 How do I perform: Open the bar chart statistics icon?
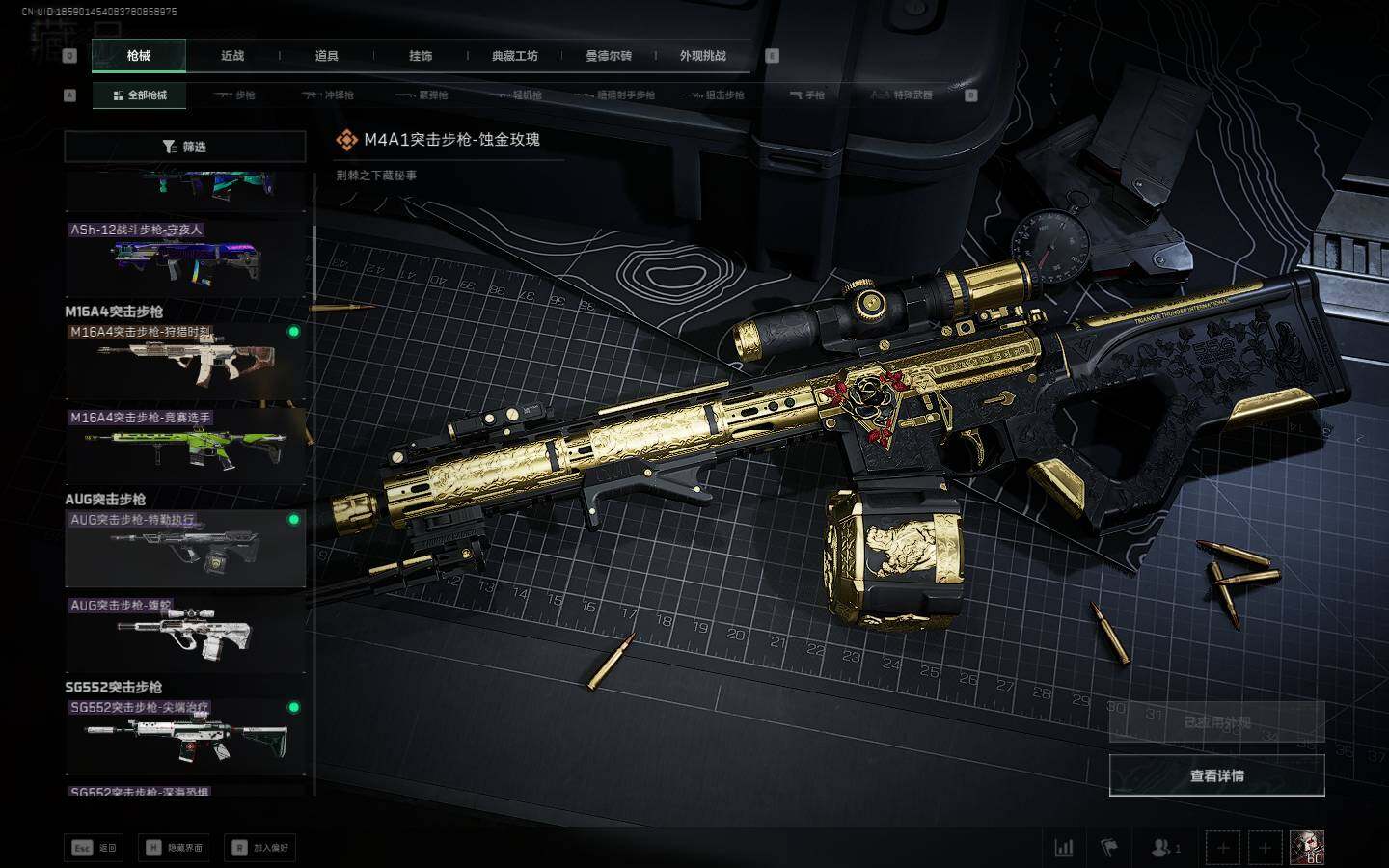tap(1064, 848)
